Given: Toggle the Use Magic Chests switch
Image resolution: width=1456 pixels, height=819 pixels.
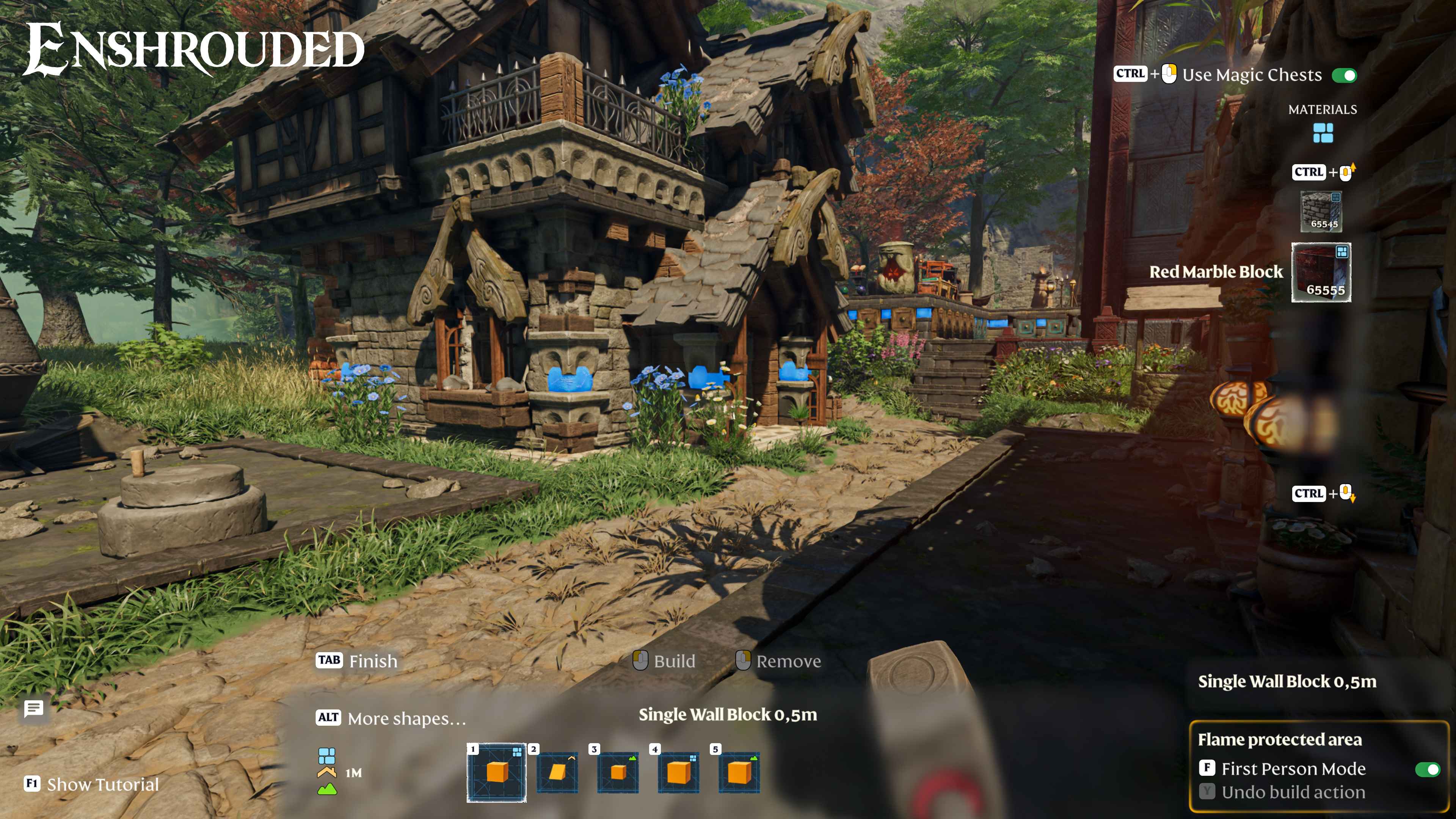Looking at the screenshot, I should coord(1344,75).
